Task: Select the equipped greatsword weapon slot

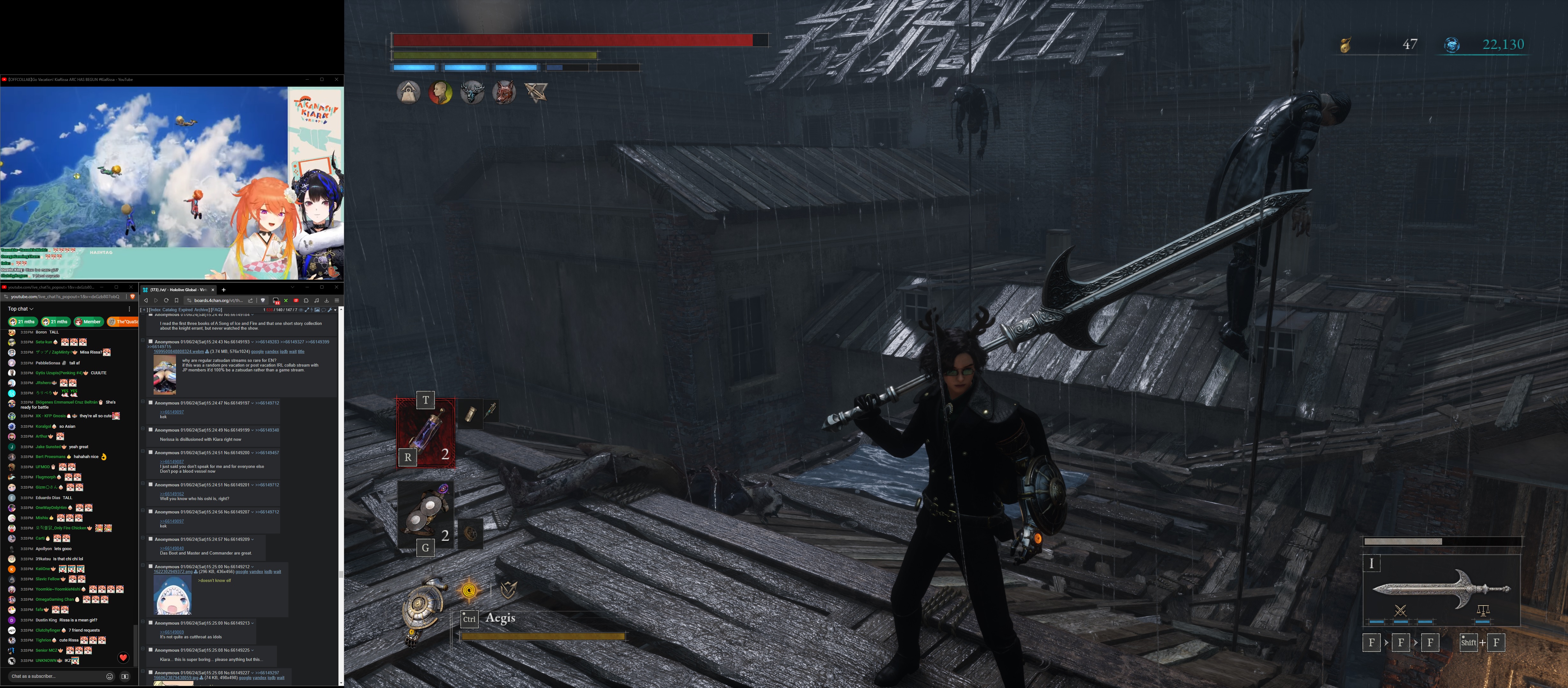Action: (x=1441, y=588)
